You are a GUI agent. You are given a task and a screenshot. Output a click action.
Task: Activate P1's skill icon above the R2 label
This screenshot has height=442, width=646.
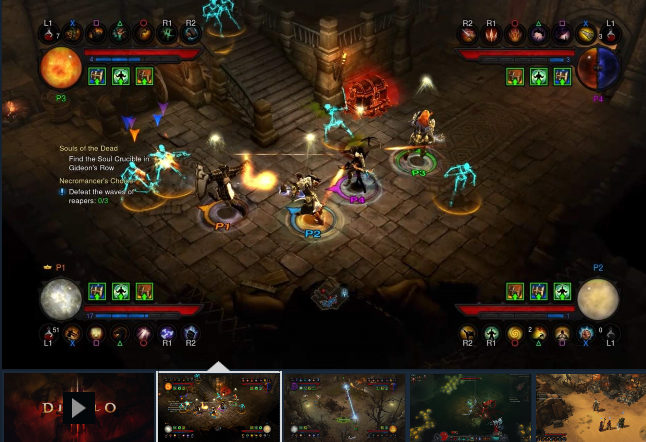(190, 333)
